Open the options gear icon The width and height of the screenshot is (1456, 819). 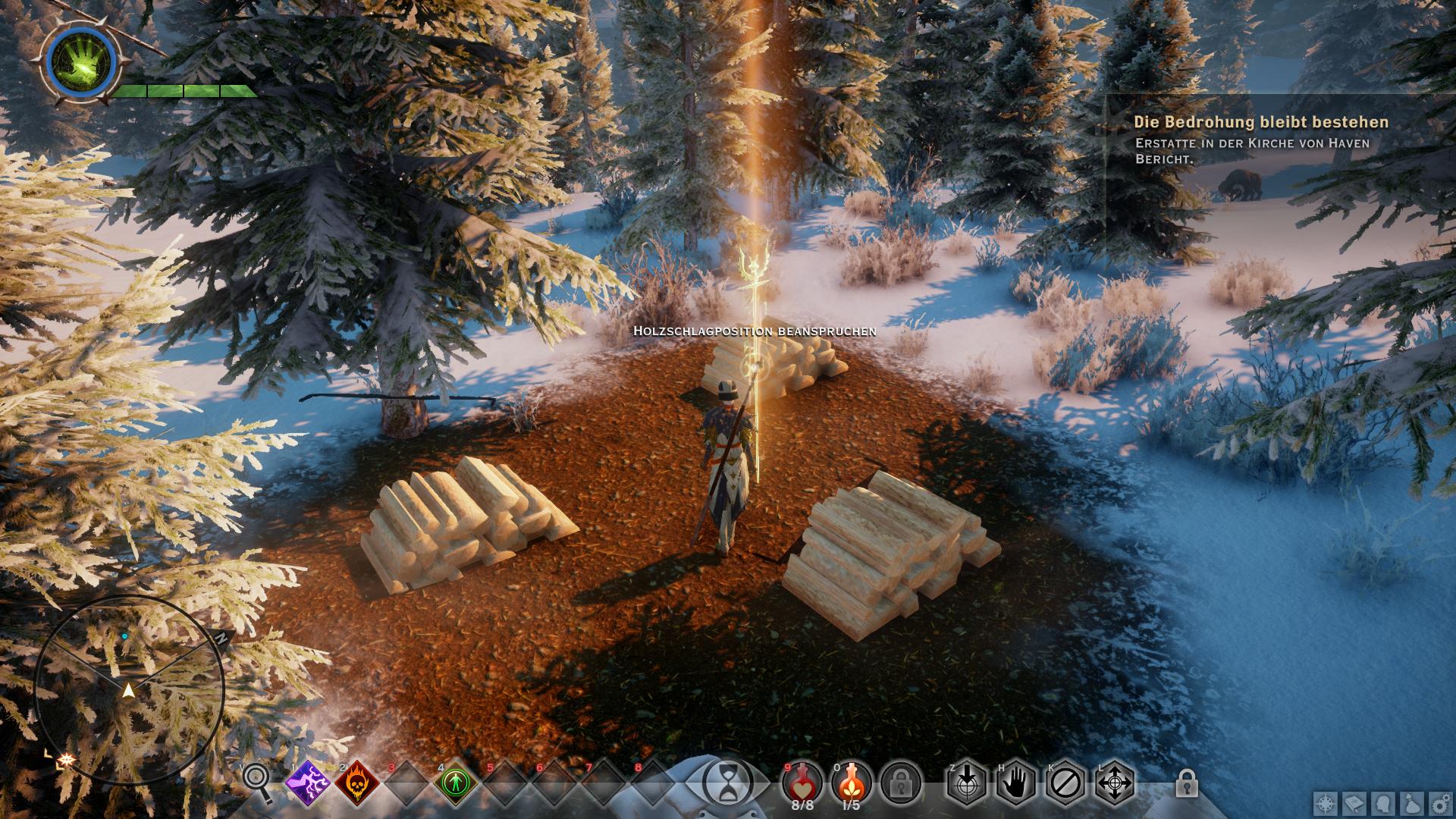coord(1441,803)
